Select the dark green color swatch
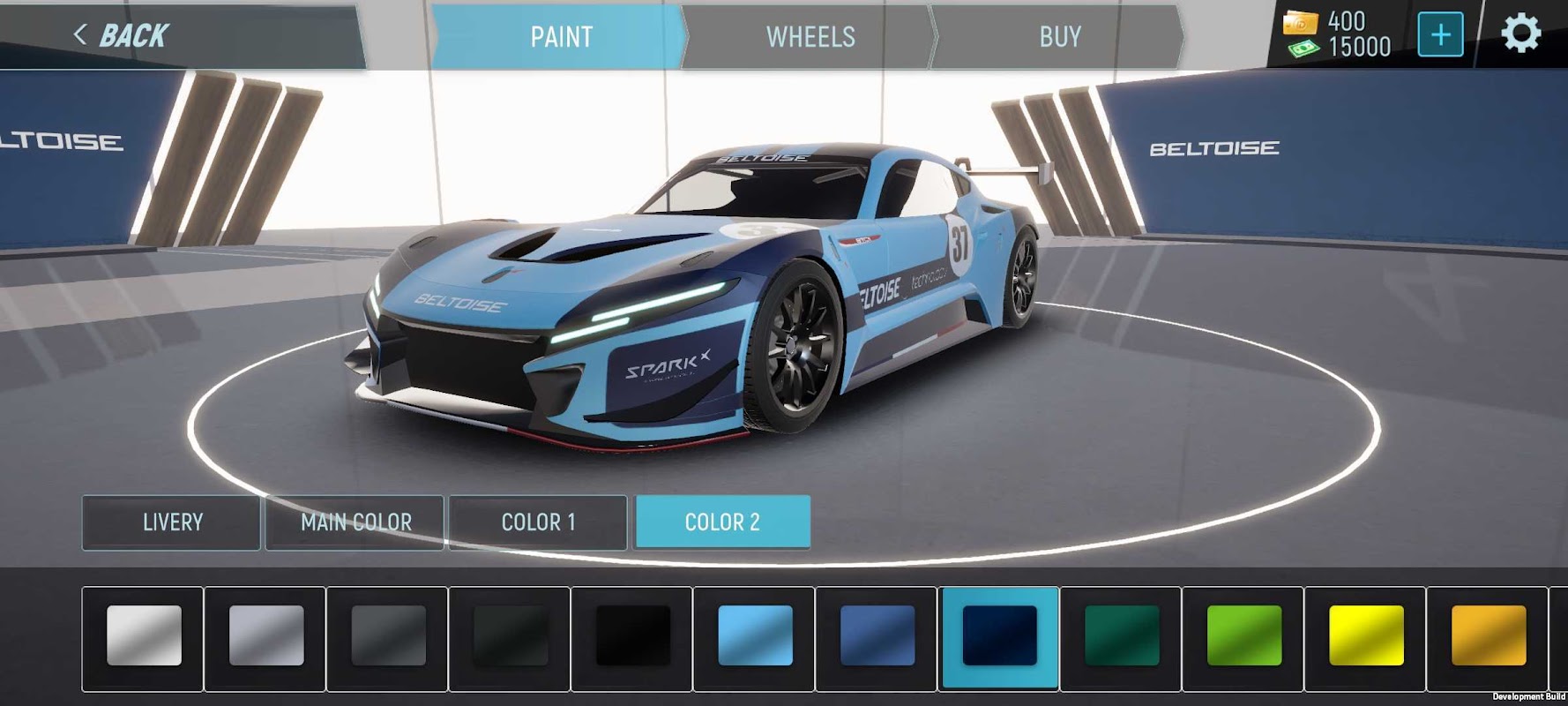This screenshot has width=1568, height=706. (x=1122, y=635)
